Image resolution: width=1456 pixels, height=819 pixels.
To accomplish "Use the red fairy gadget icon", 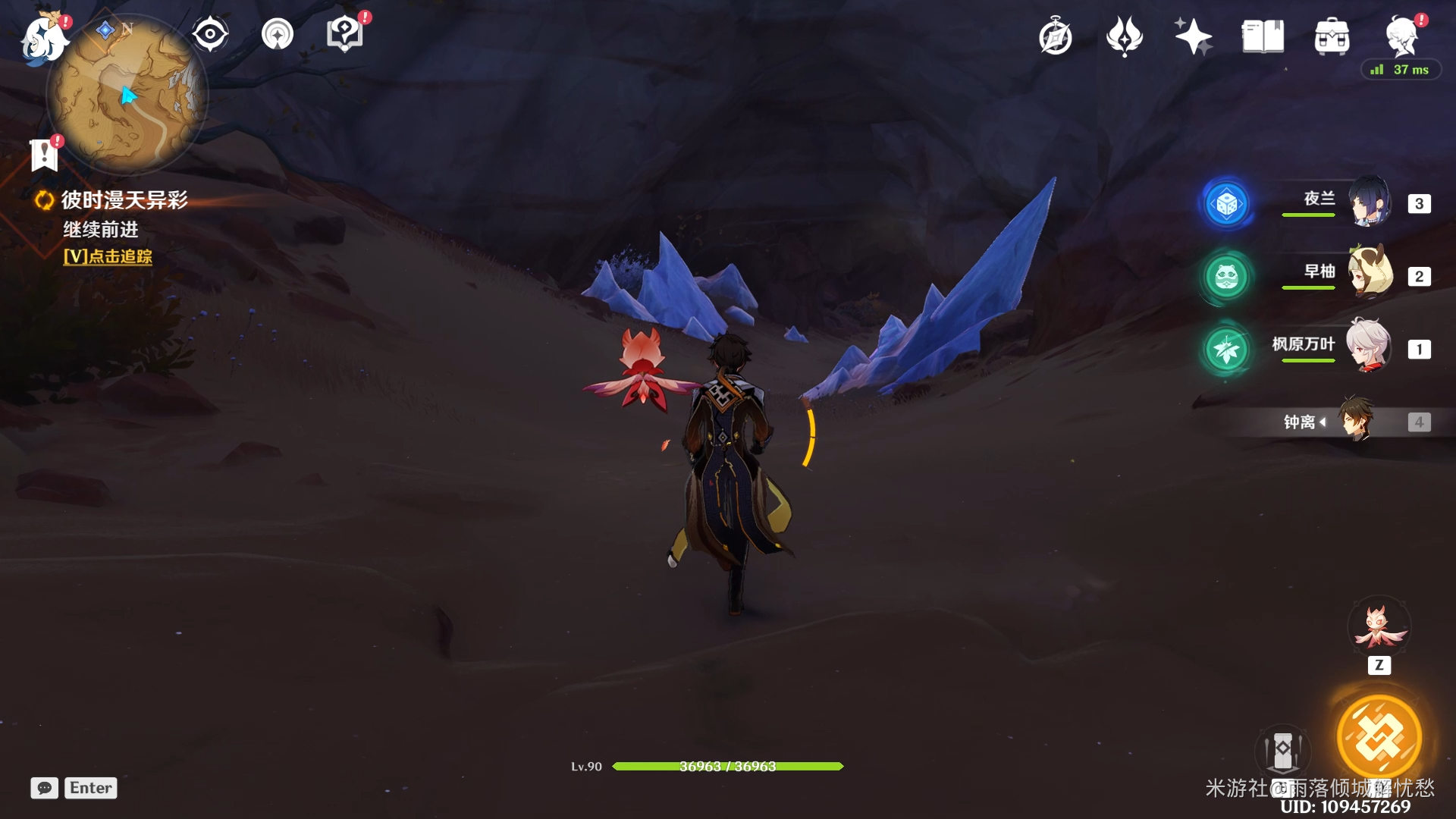I will tap(1379, 628).
